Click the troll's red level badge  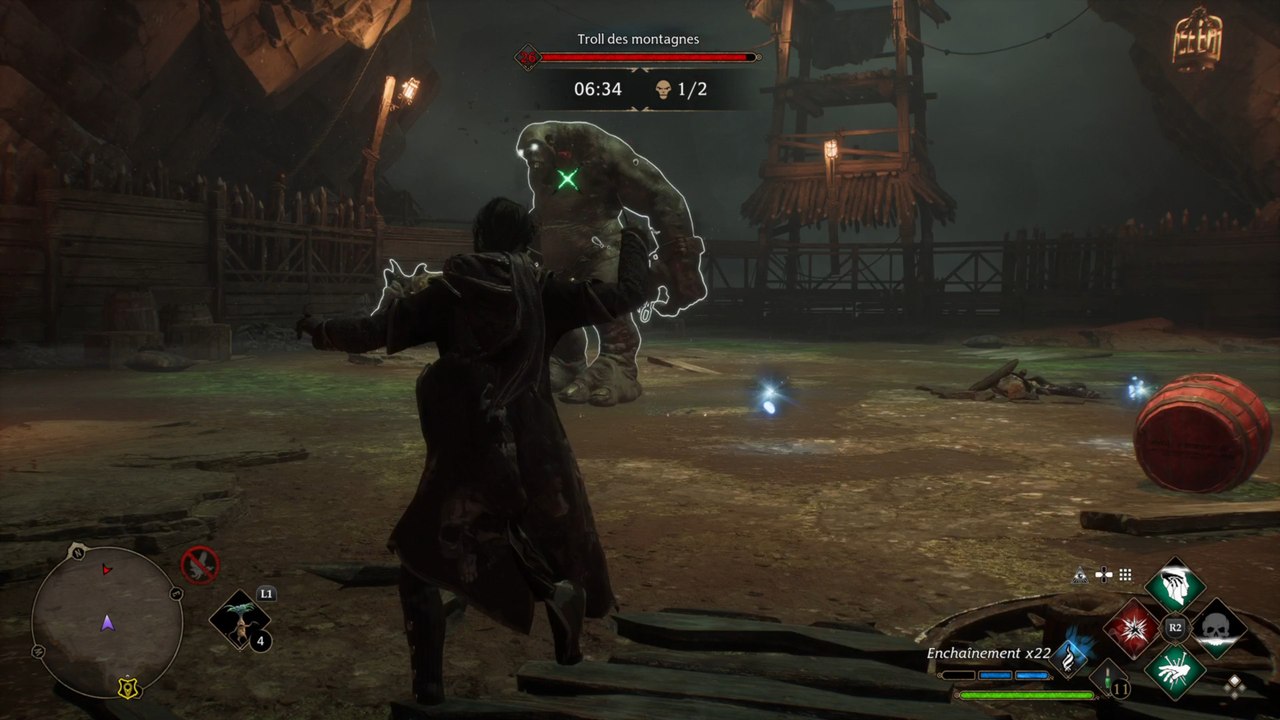(x=527, y=57)
